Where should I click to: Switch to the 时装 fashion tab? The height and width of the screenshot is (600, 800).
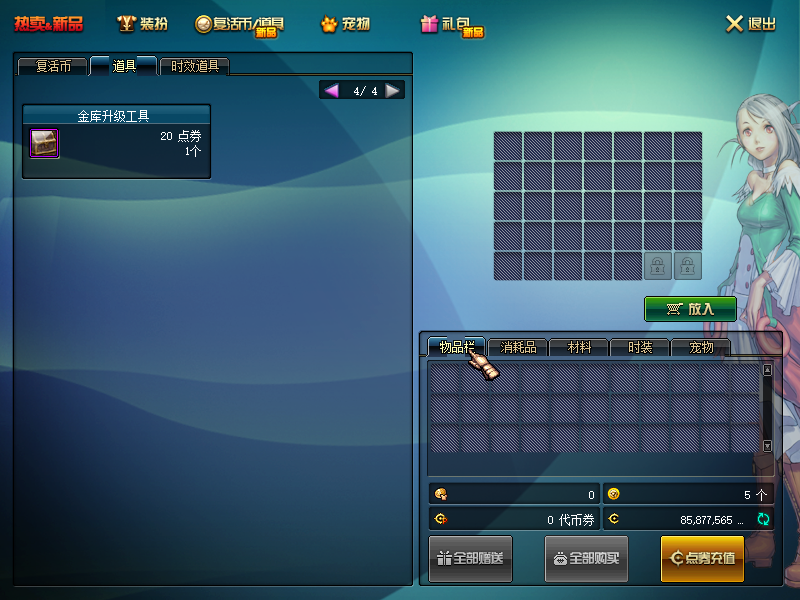[640, 348]
